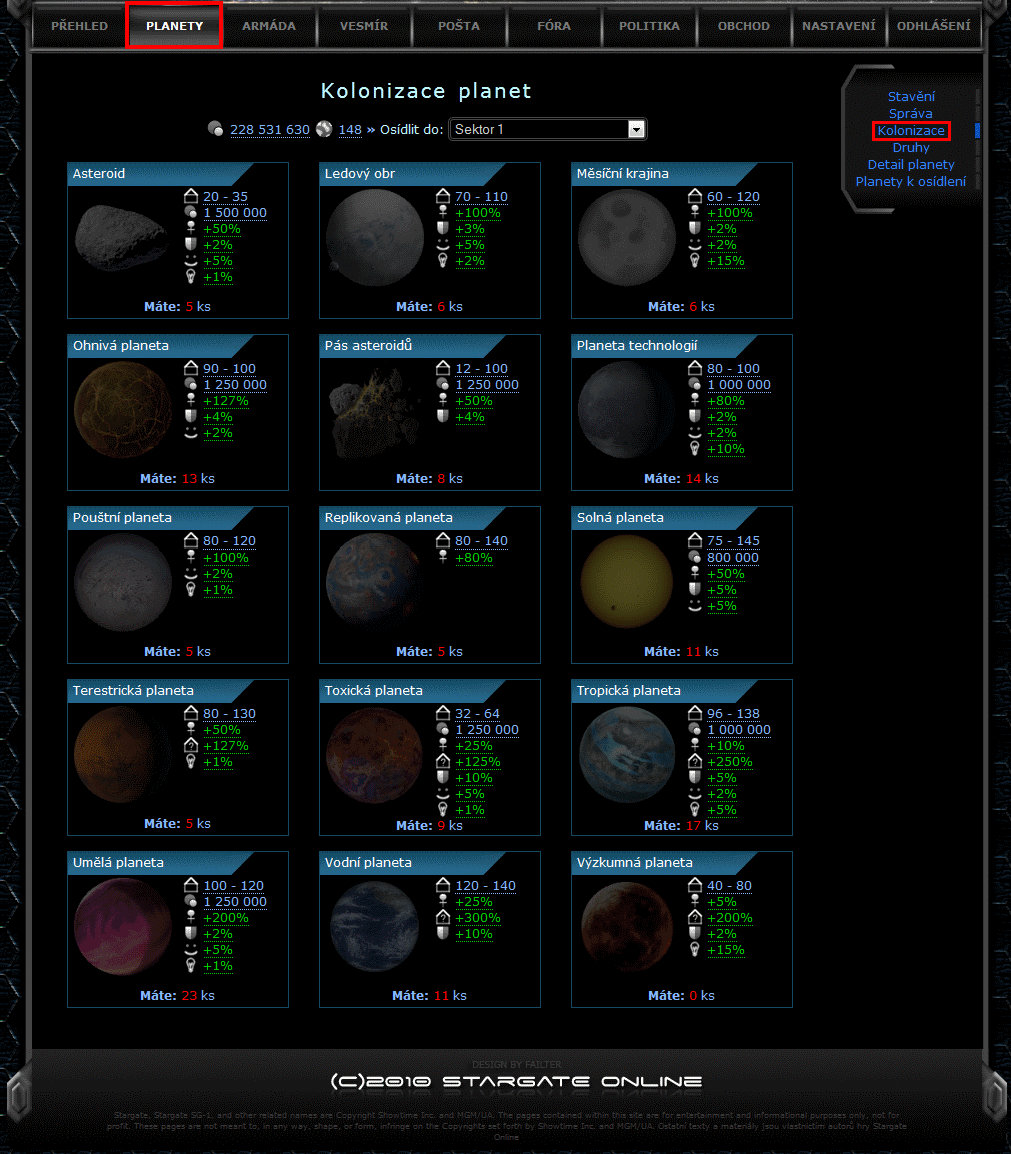Image resolution: width=1011 pixels, height=1154 pixels.
Task: Choose the Umělá planeta pink globe
Action: (123, 928)
